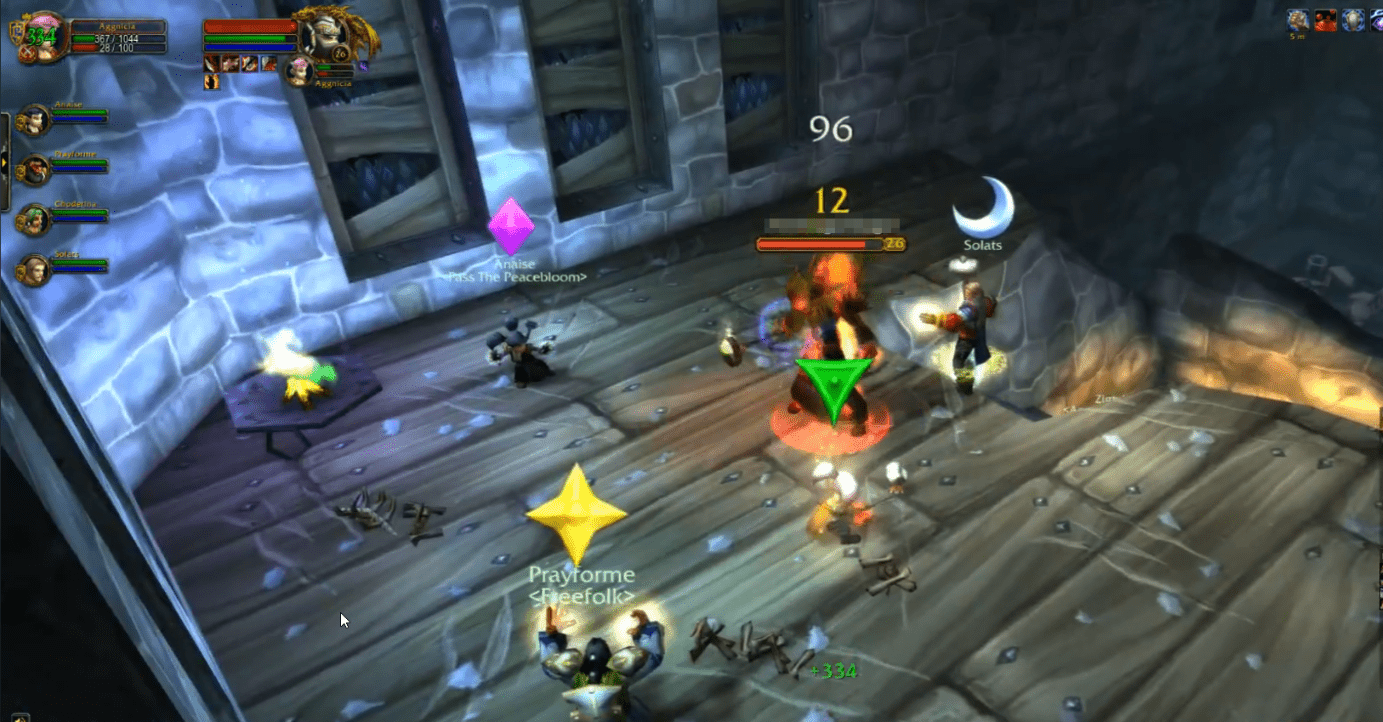1383x722 pixels.
Task: Expand the side panel arrow tab
Action: pos(5,162)
